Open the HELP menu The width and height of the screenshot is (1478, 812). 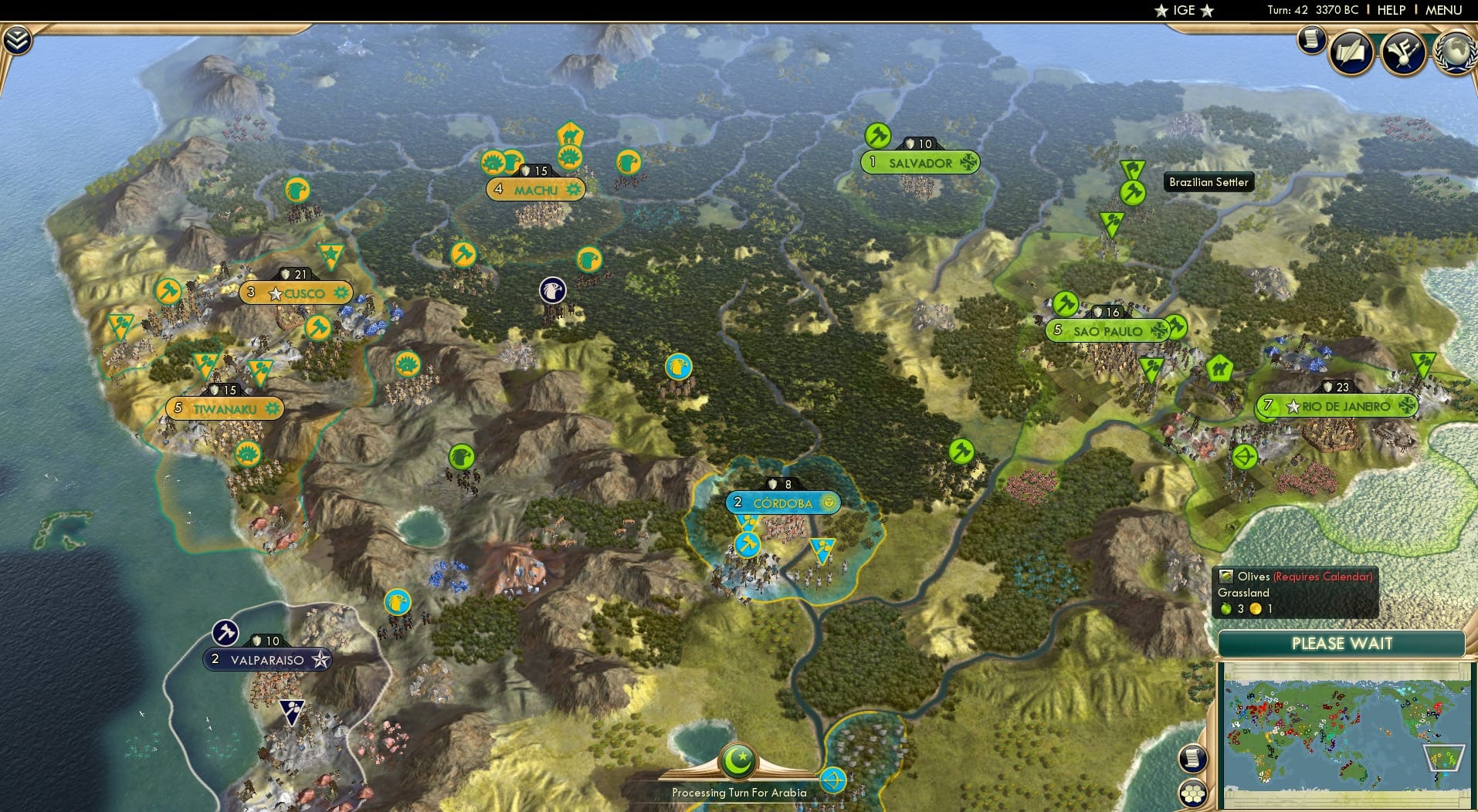click(1391, 10)
